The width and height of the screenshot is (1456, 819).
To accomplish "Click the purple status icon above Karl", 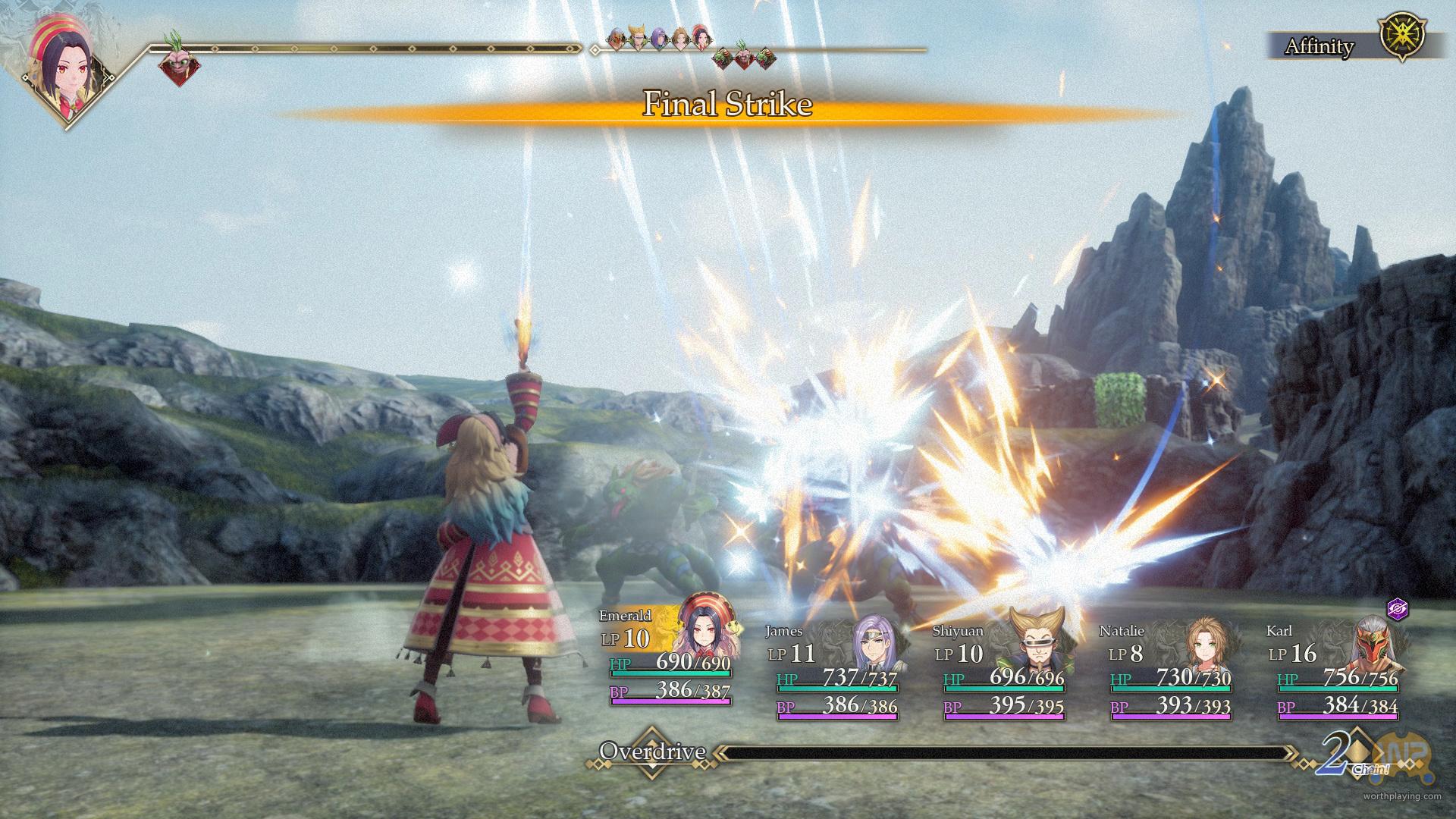I will [x=1397, y=609].
